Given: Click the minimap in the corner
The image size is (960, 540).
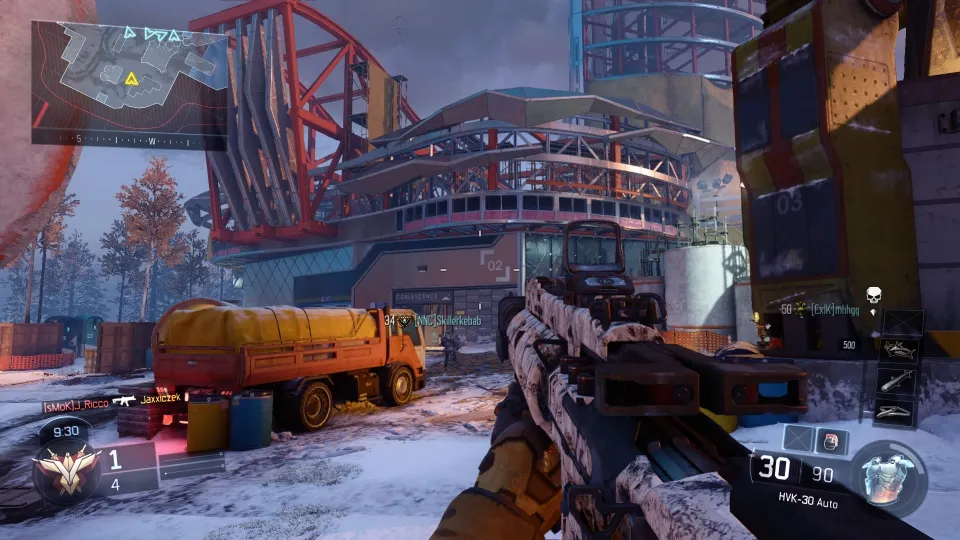Looking at the screenshot, I should (x=130, y=83).
